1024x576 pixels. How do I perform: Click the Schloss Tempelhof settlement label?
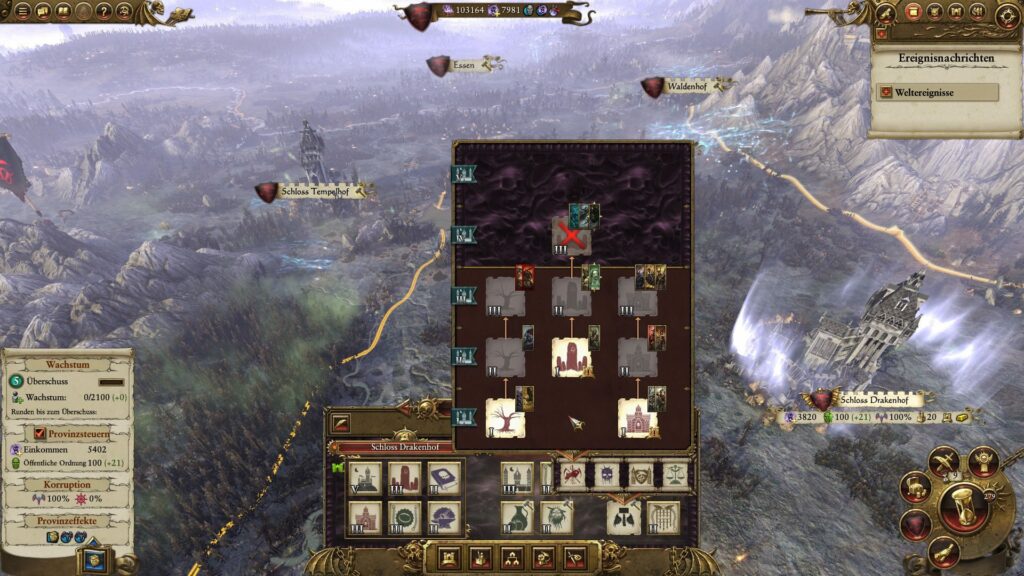click(313, 191)
